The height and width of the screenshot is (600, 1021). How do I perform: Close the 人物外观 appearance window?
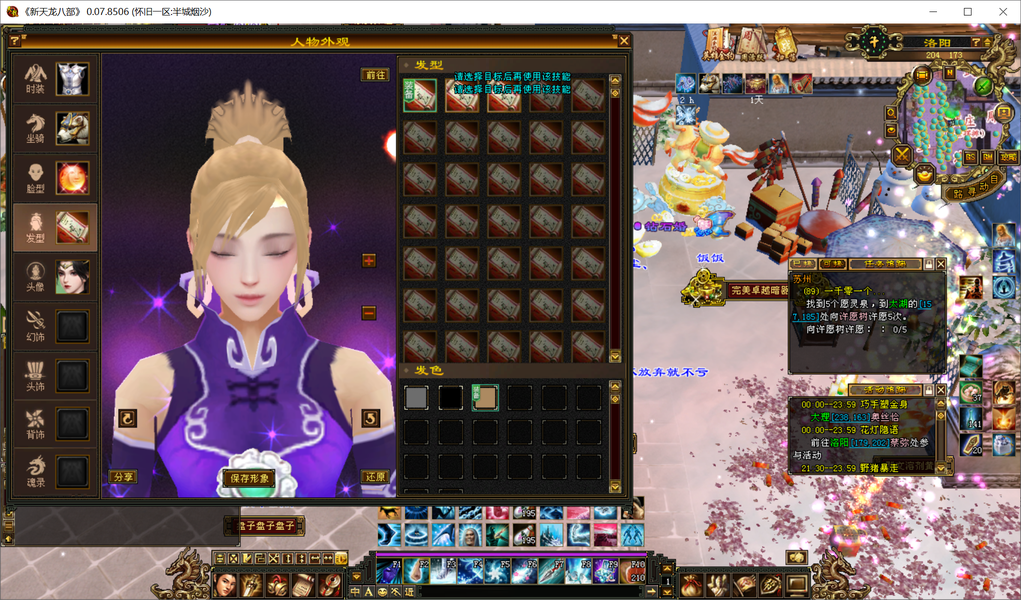coord(624,41)
